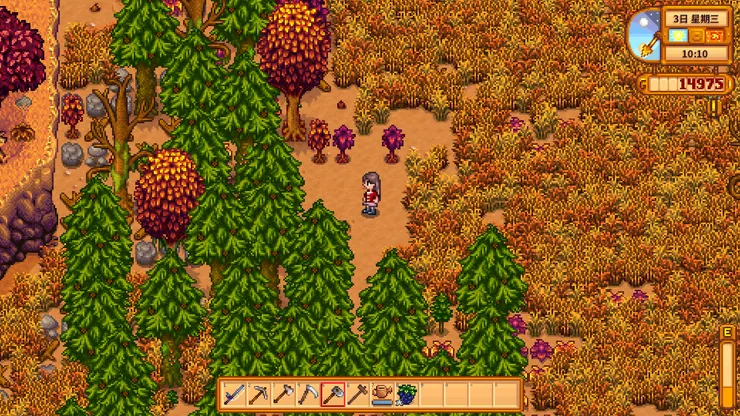The width and height of the screenshot is (740, 416).
Task: Select the watering can slot
Action: 383,394
